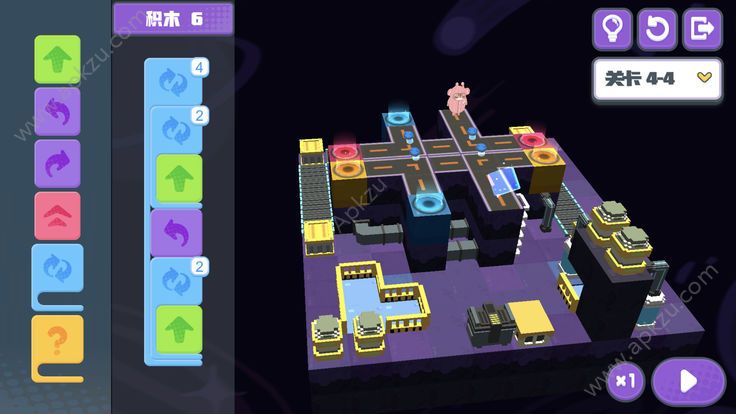The width and height of the screenshot is (736, 414).
Task: Exit the level with the door button
Action: pyautogui.click(x=702, y=29)
